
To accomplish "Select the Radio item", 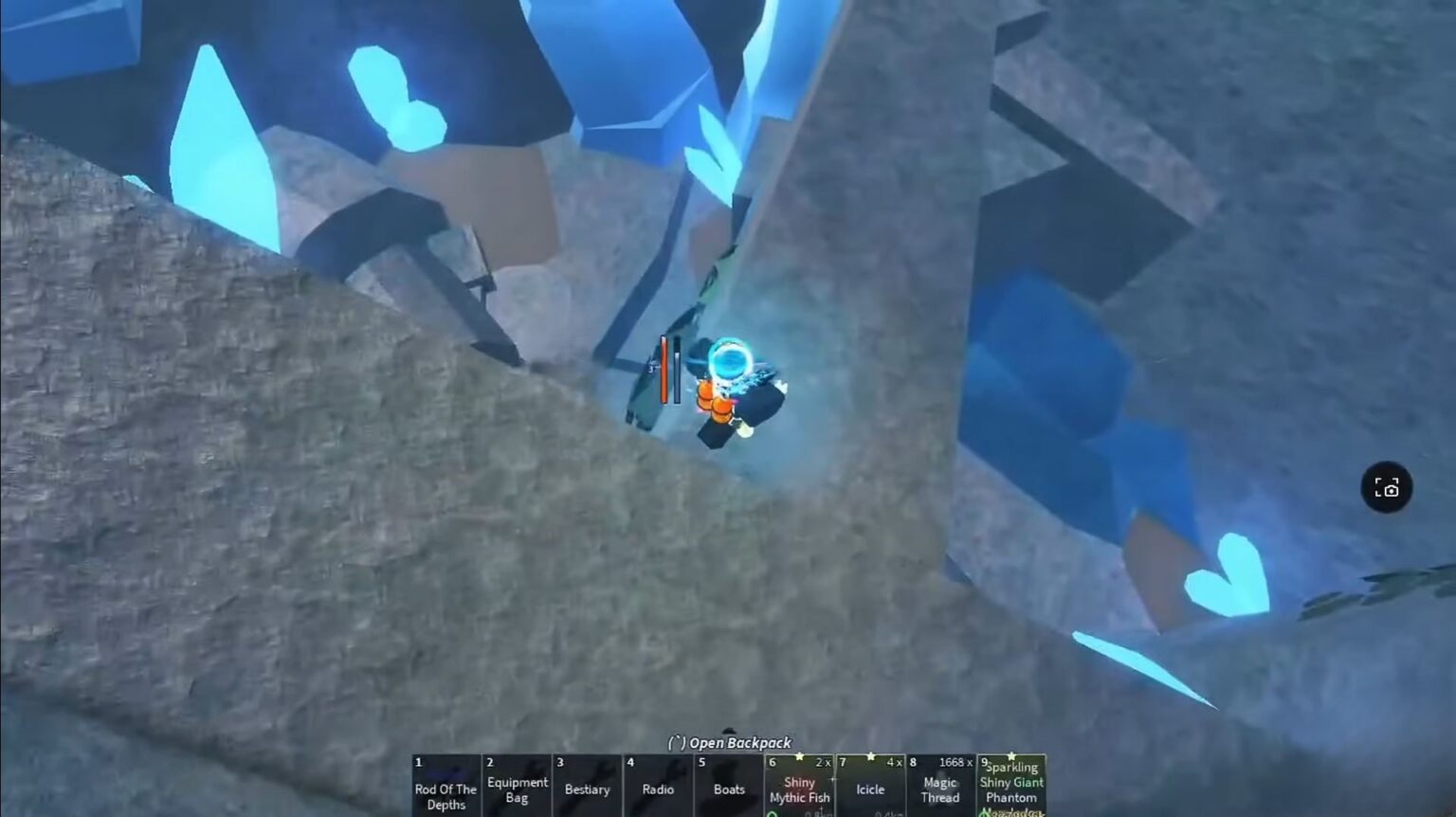I will tap(658, 789).
